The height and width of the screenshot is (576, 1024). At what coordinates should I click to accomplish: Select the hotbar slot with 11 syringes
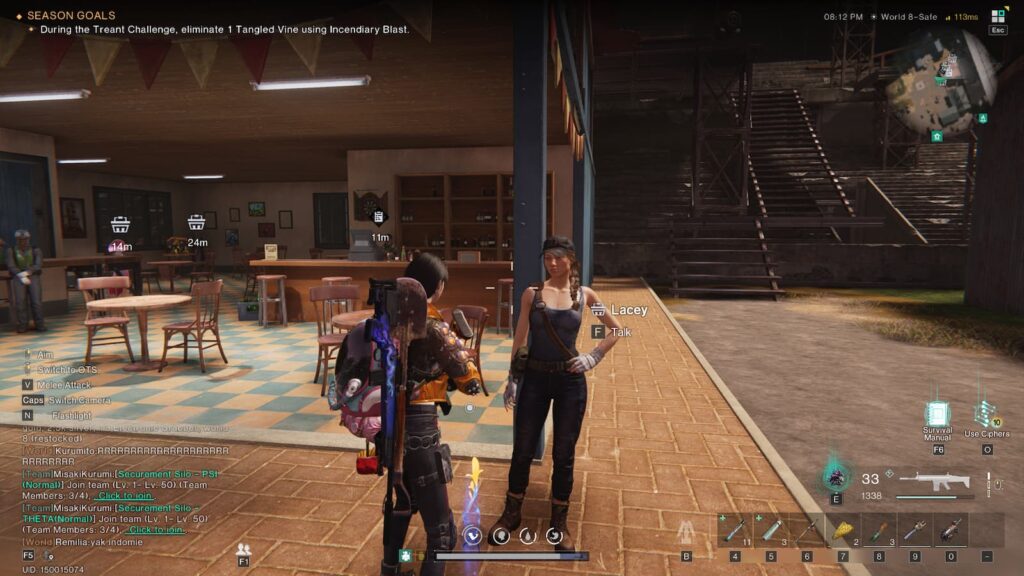point(735,530)
